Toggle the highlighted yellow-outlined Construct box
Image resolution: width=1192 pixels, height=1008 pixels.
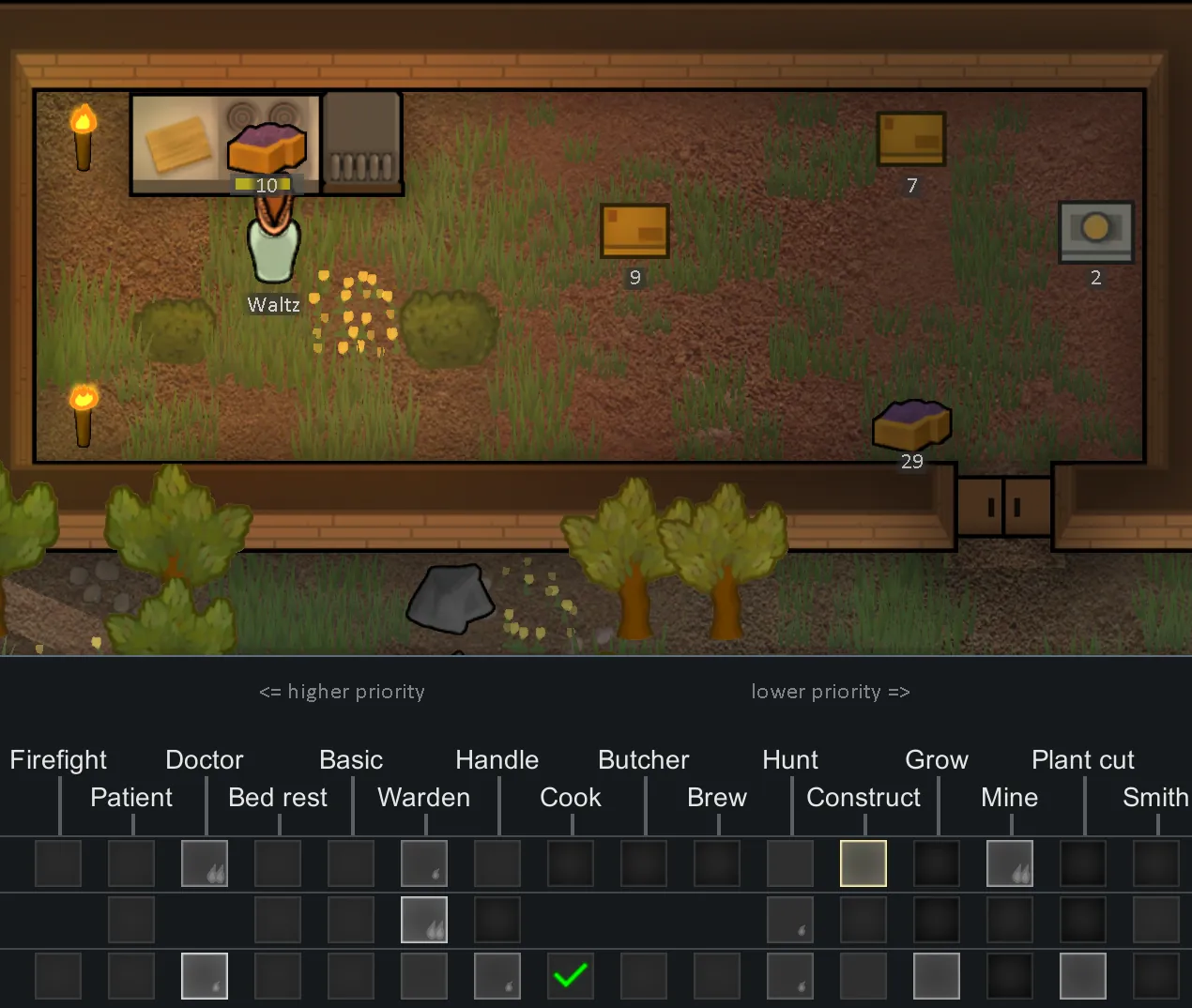point(863,863)
